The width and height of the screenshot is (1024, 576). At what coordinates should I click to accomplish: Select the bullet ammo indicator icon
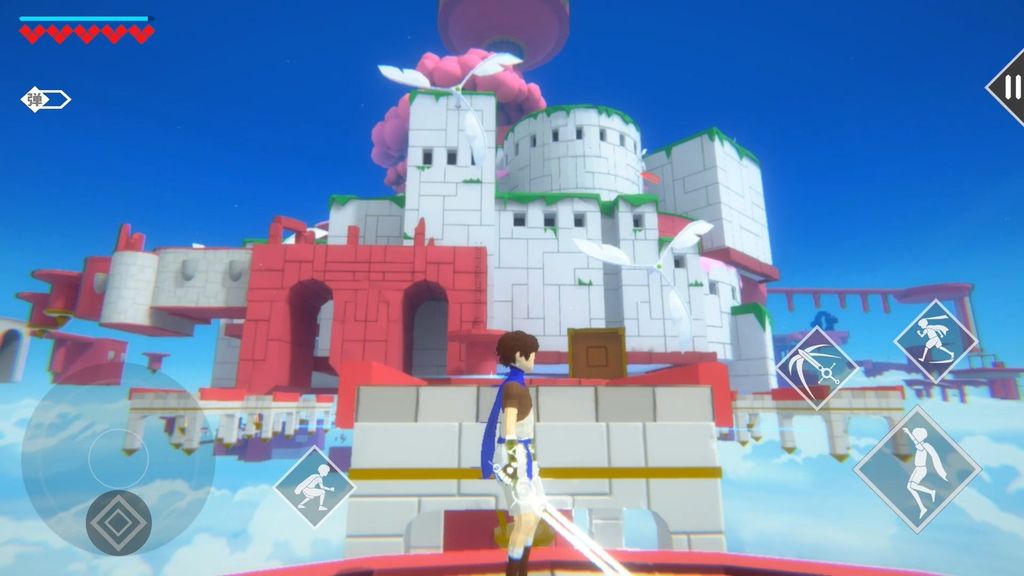pos(46,99)
